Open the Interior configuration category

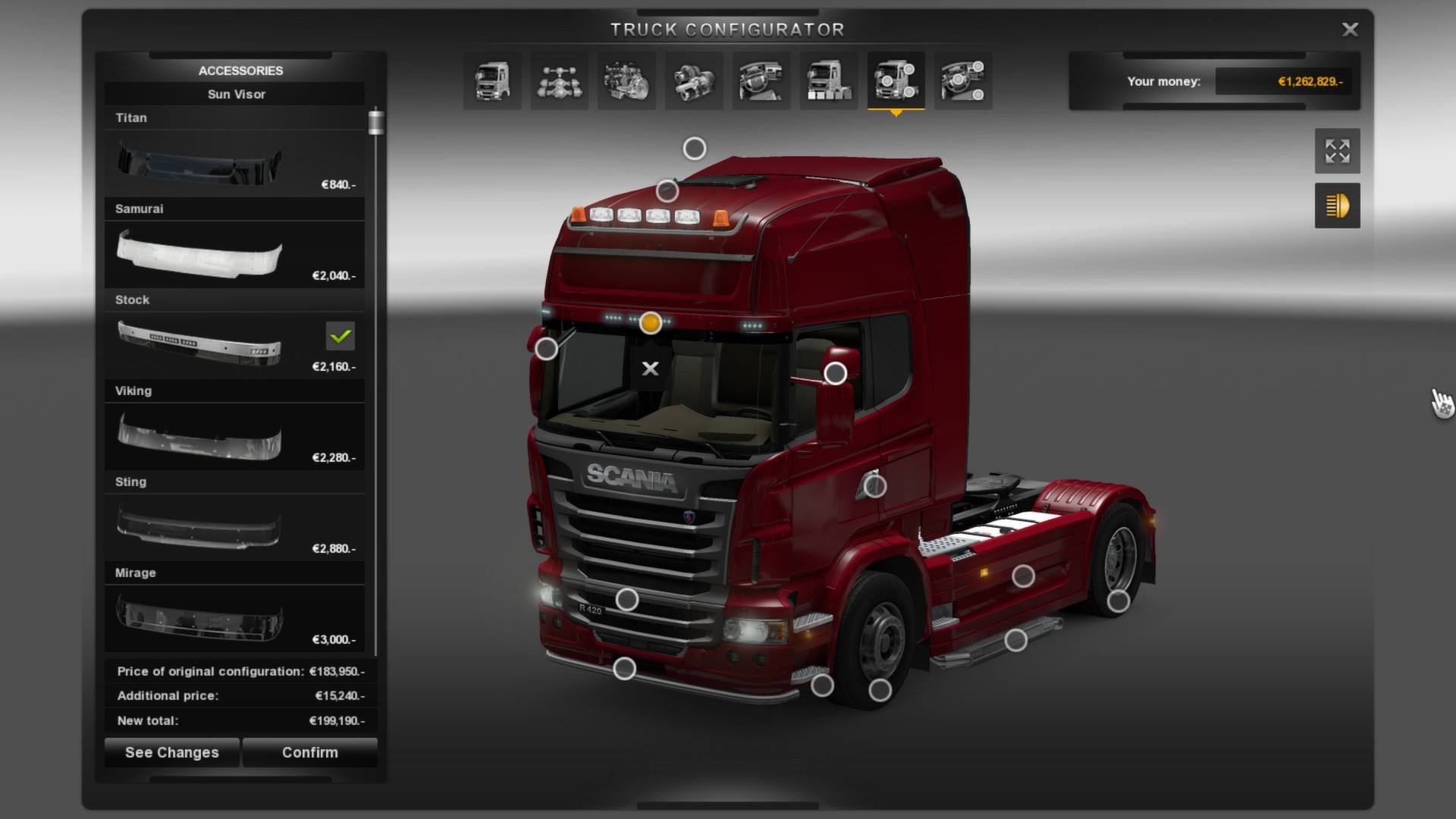tap(761, 81)
